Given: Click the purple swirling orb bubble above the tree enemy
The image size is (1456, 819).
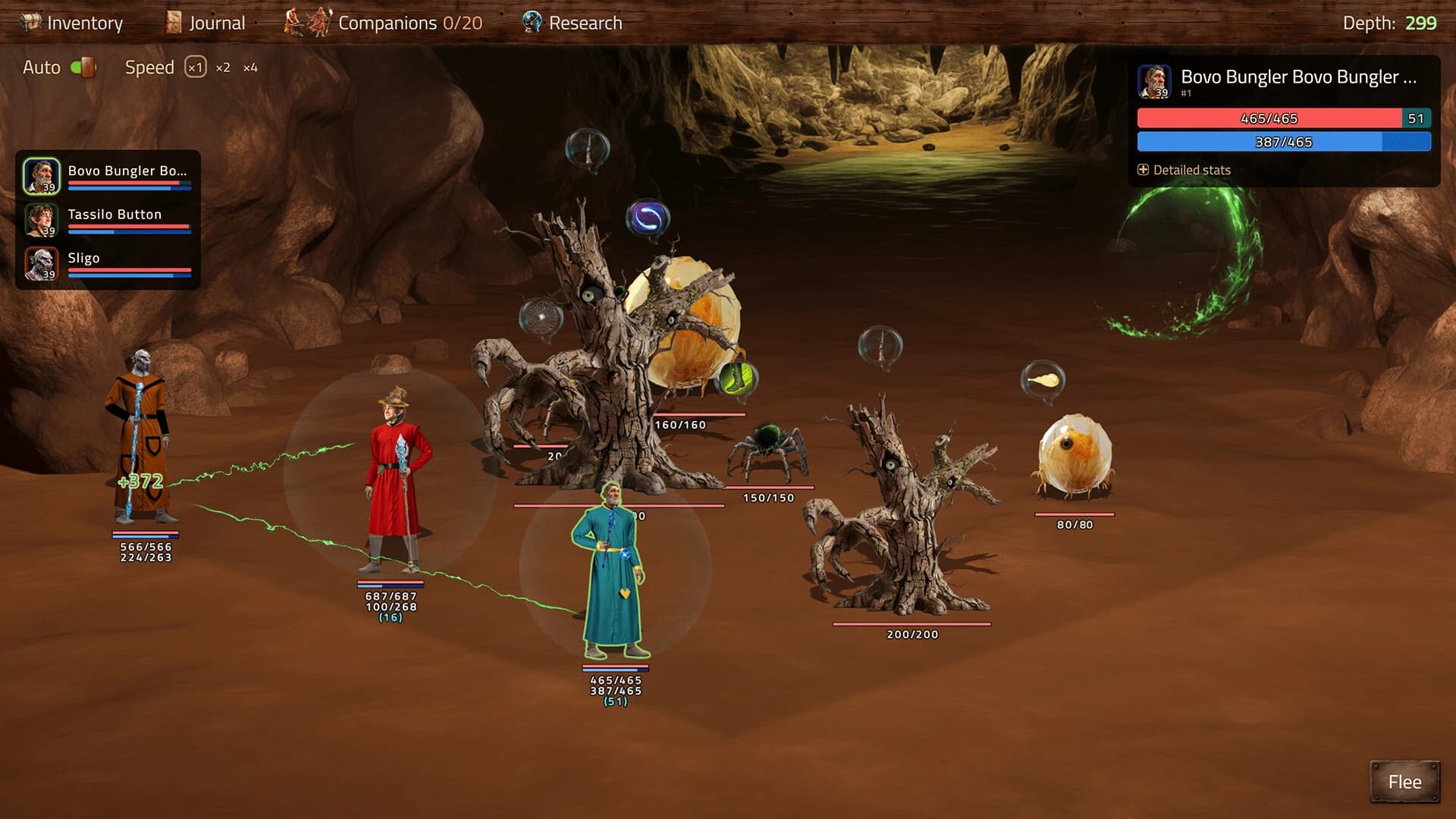Looking at the screenshot, I should [649, 215].
